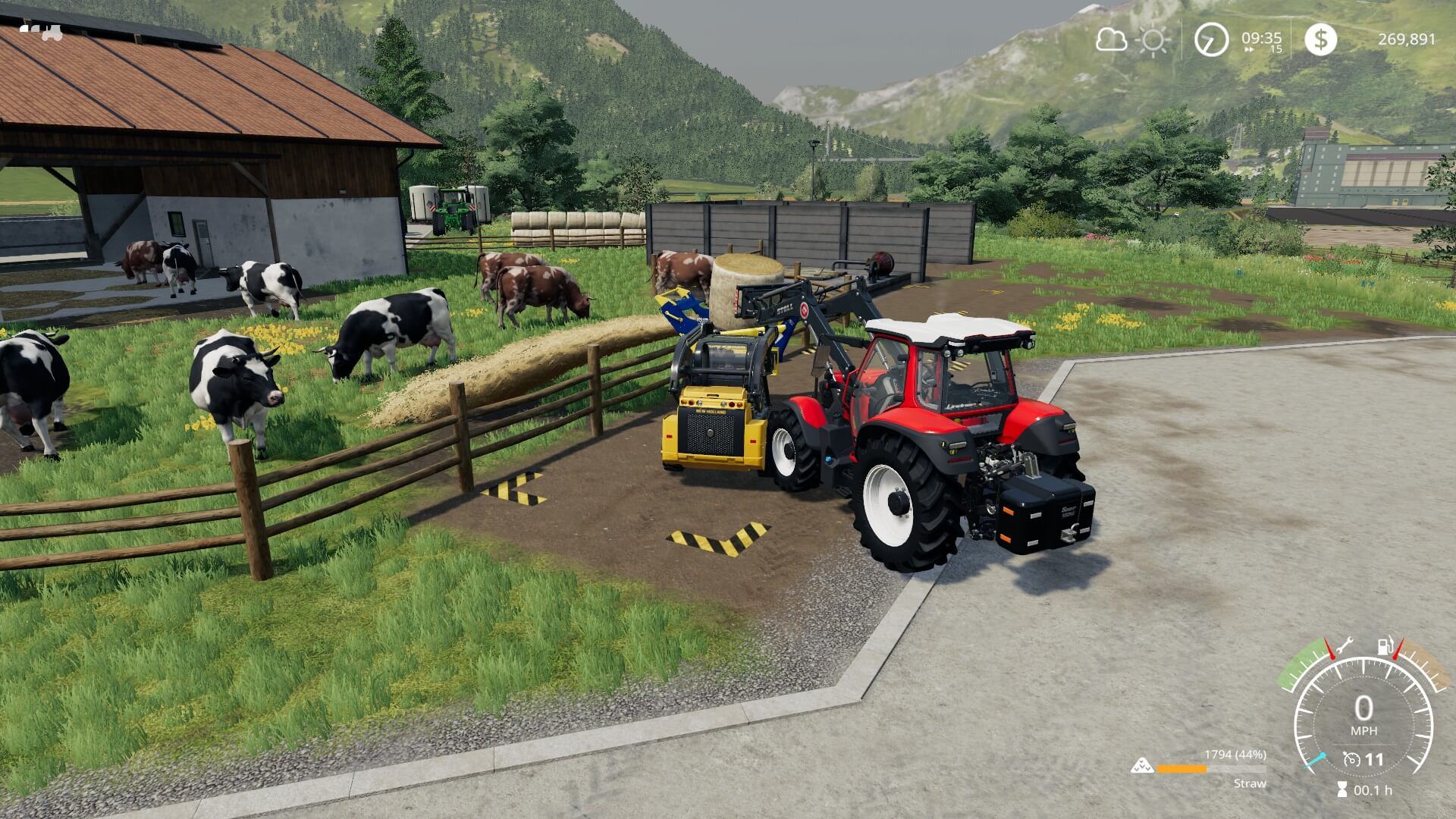Click the hourglass operating hours icon
This screenshot has width=1456, height=819.
1342,789
